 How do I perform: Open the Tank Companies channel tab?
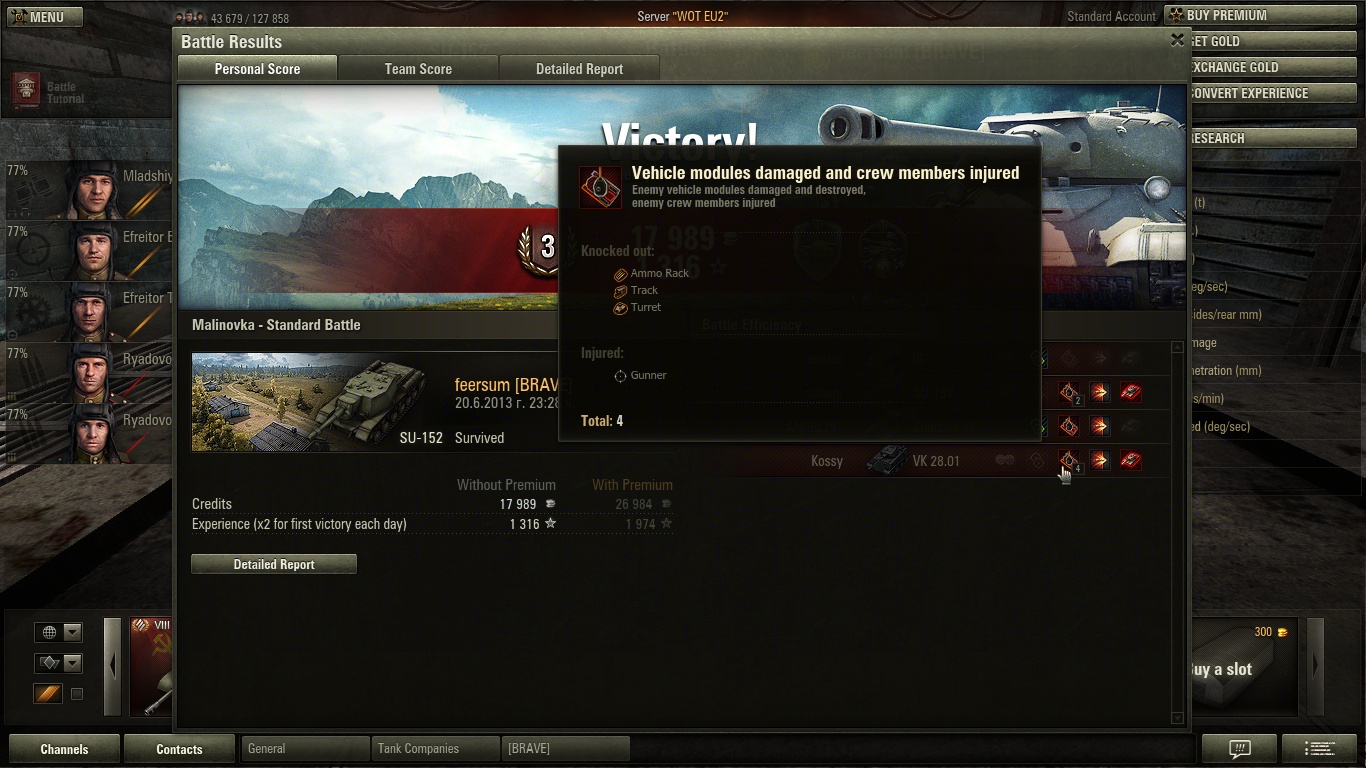(x=434, y=749)
